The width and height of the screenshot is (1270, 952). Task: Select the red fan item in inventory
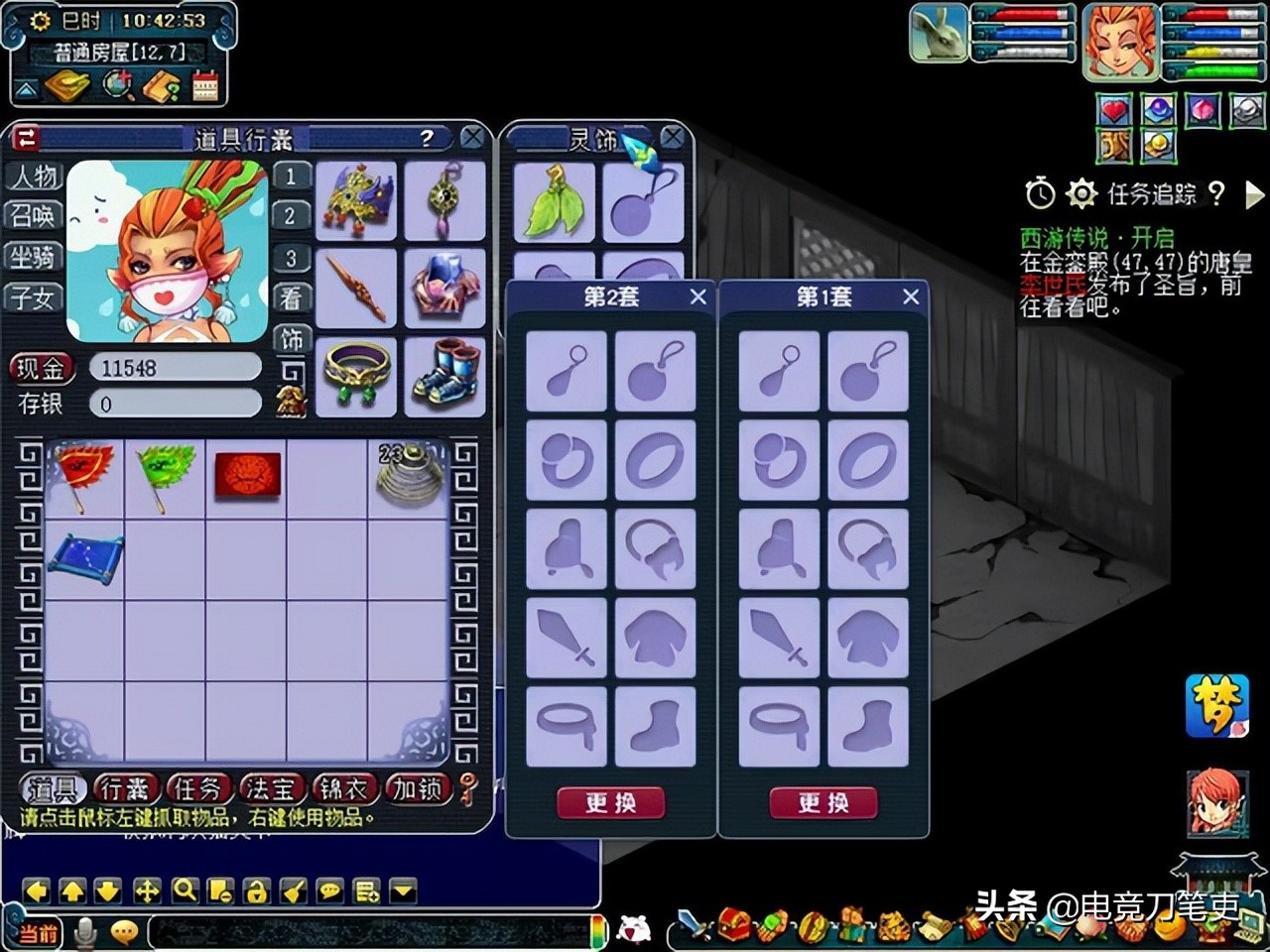point(85,476)
